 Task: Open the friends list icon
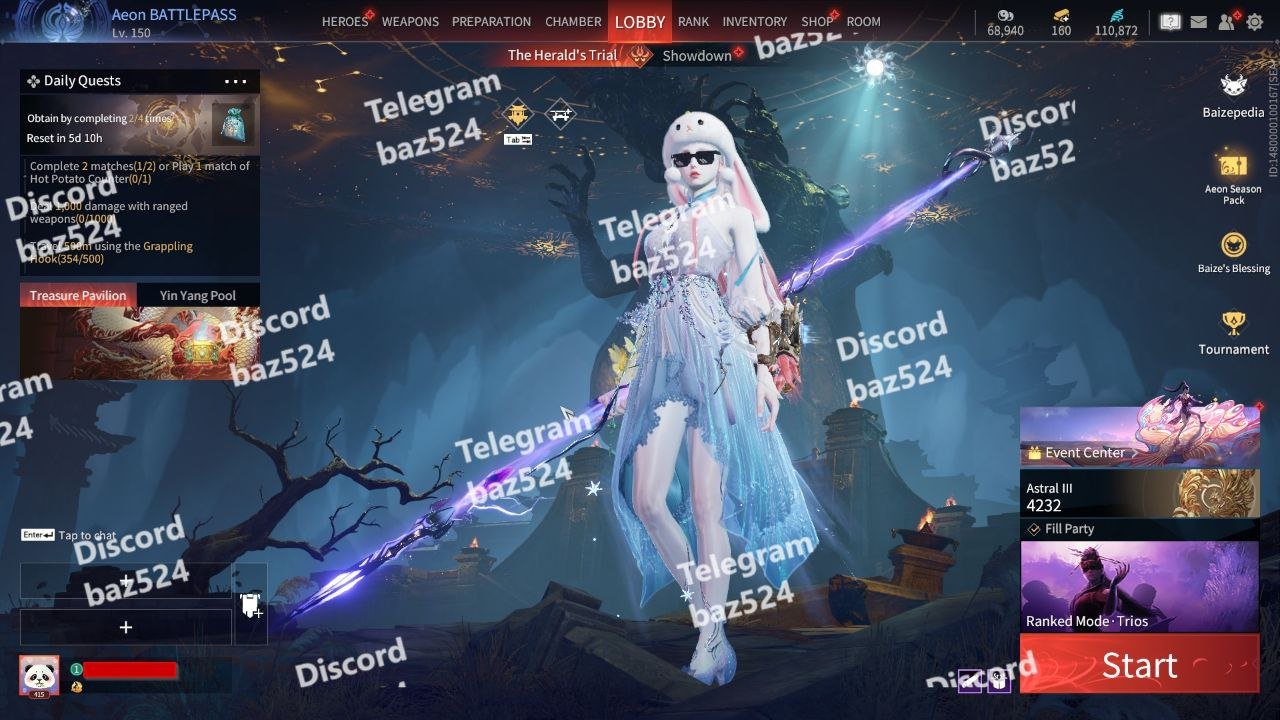tap(1227, 21)
